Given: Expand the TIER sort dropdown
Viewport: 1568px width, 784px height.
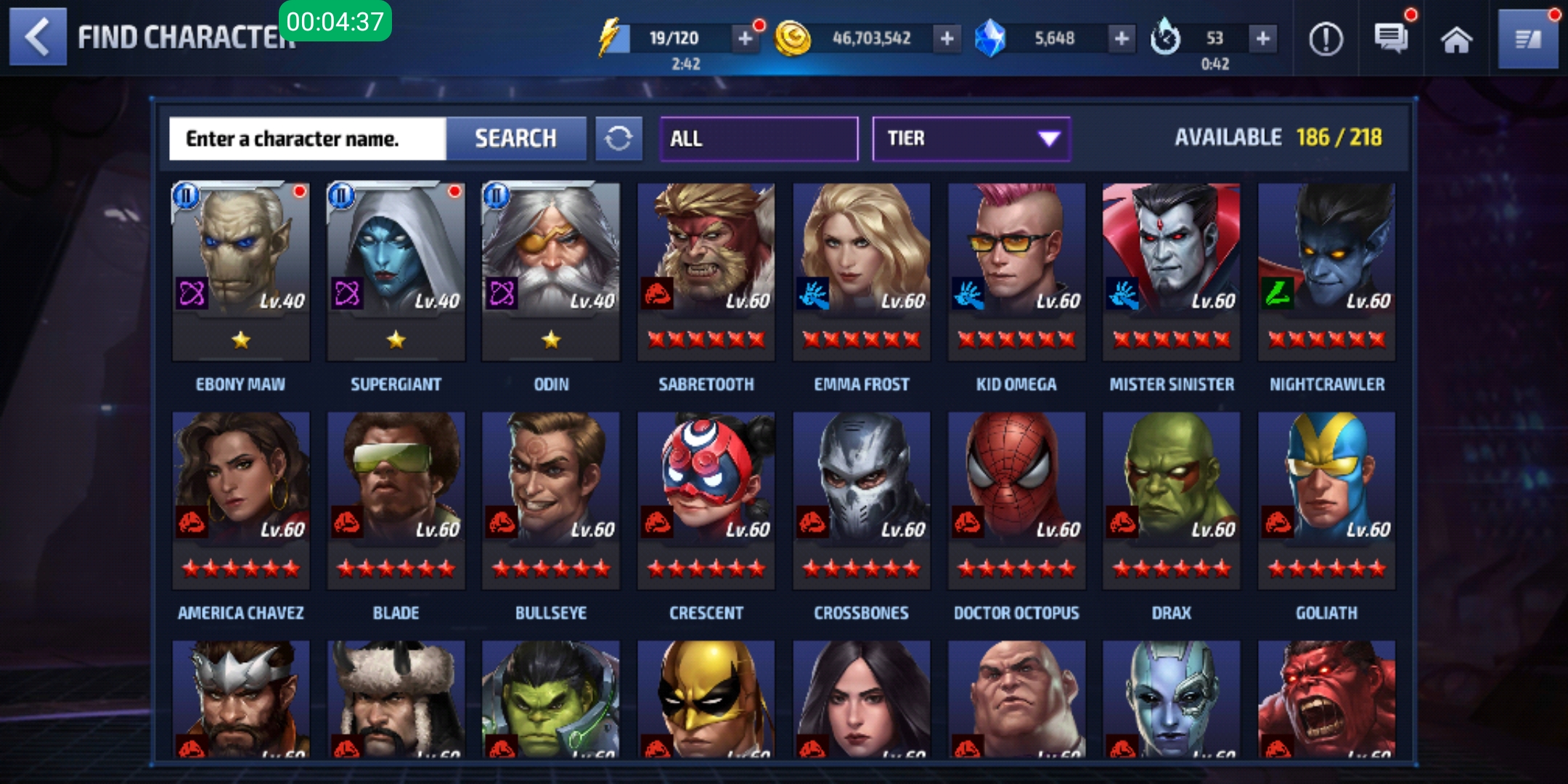Looking at the screenshot, I should tap(971, 139).
